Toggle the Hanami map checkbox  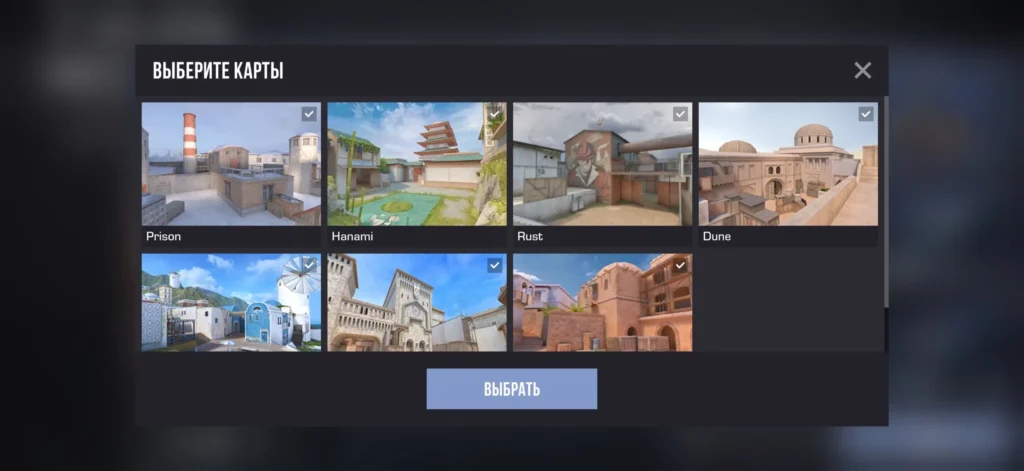coord(495,114)
